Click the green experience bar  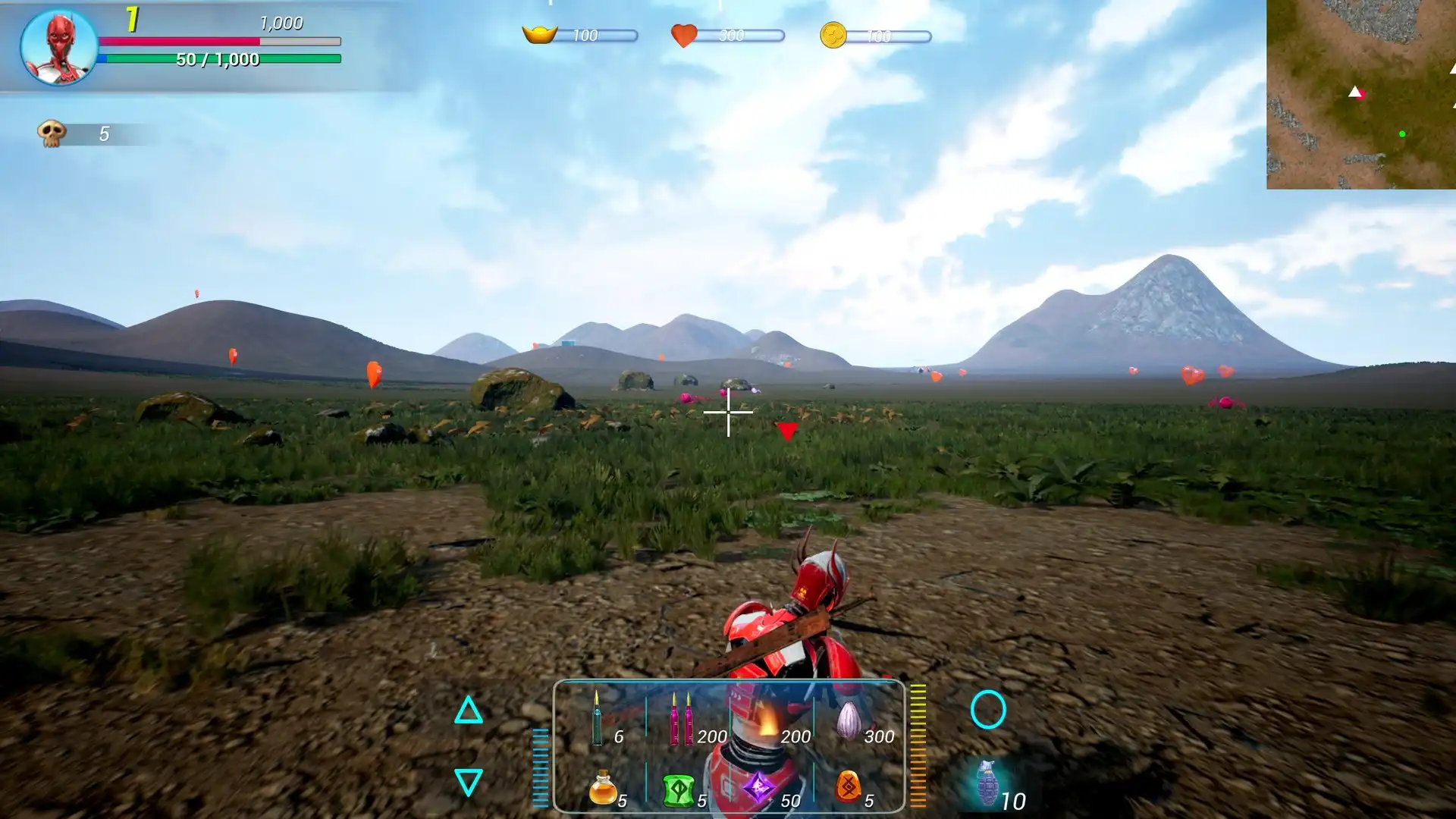[x=220, y=57]
